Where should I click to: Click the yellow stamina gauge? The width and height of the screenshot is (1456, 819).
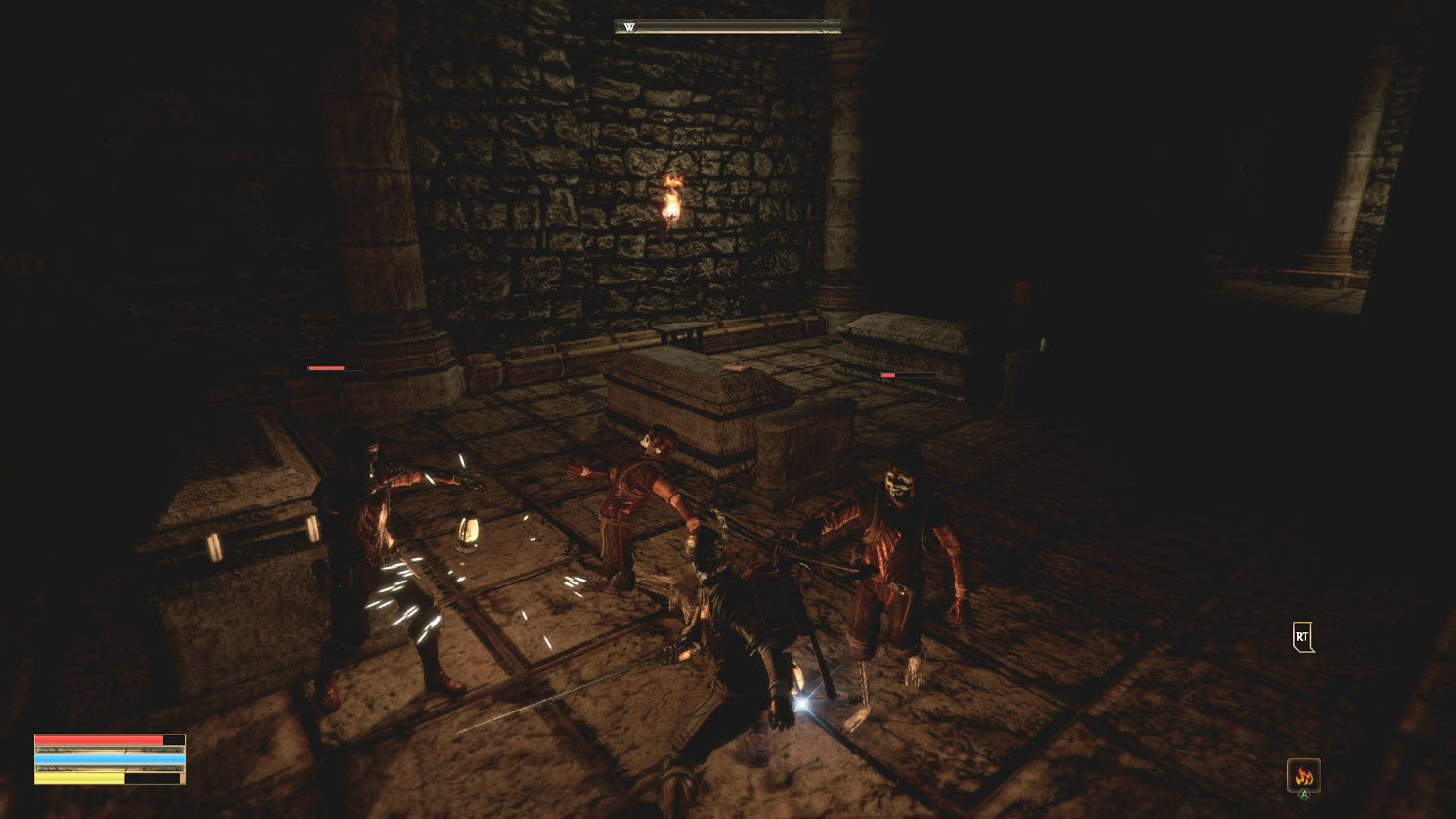(x=78, y=779)
